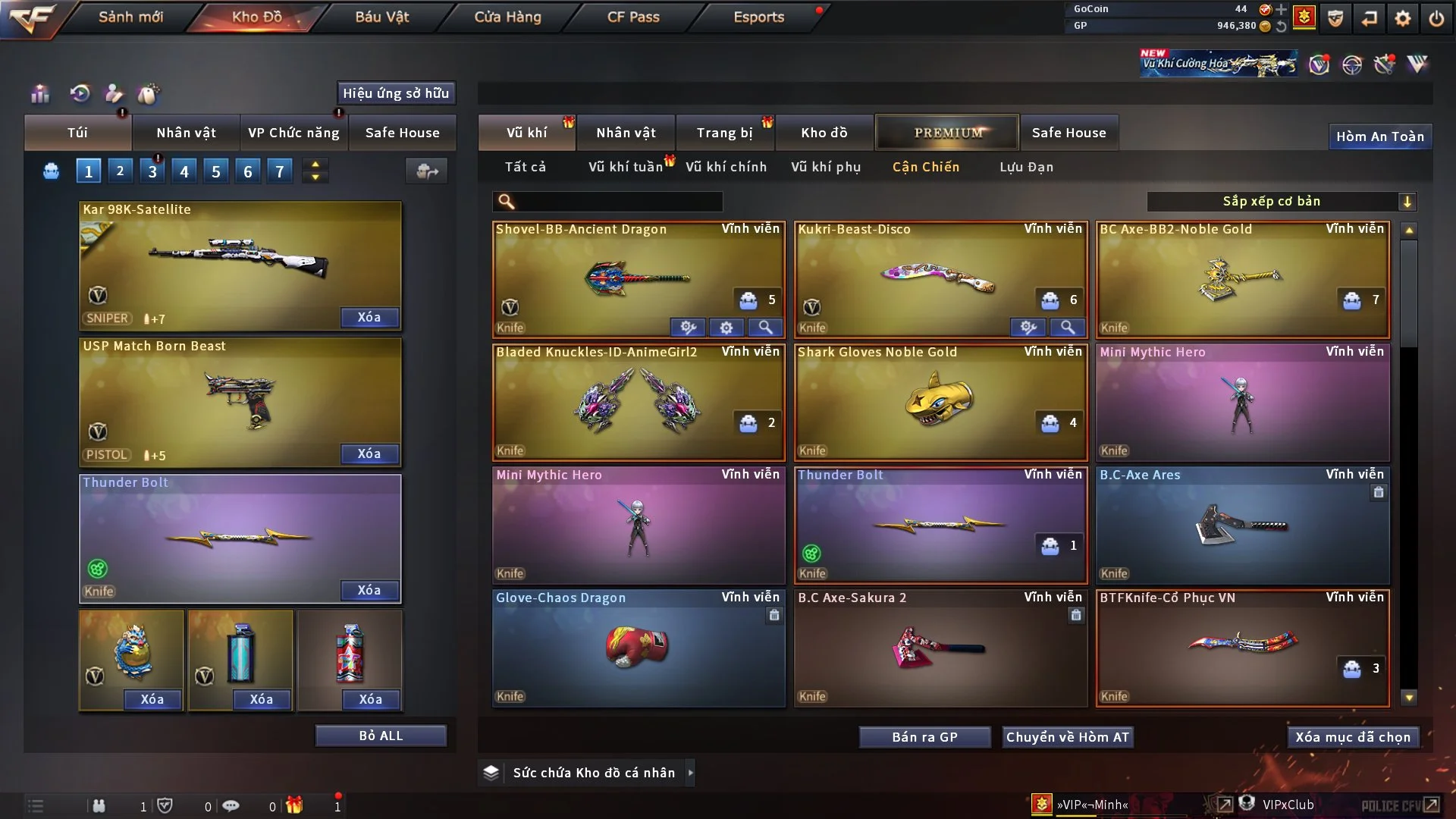The image size is (1456, 819).
Task: Open the Cửa Hàng shop menu
Action: pos(507,17)
